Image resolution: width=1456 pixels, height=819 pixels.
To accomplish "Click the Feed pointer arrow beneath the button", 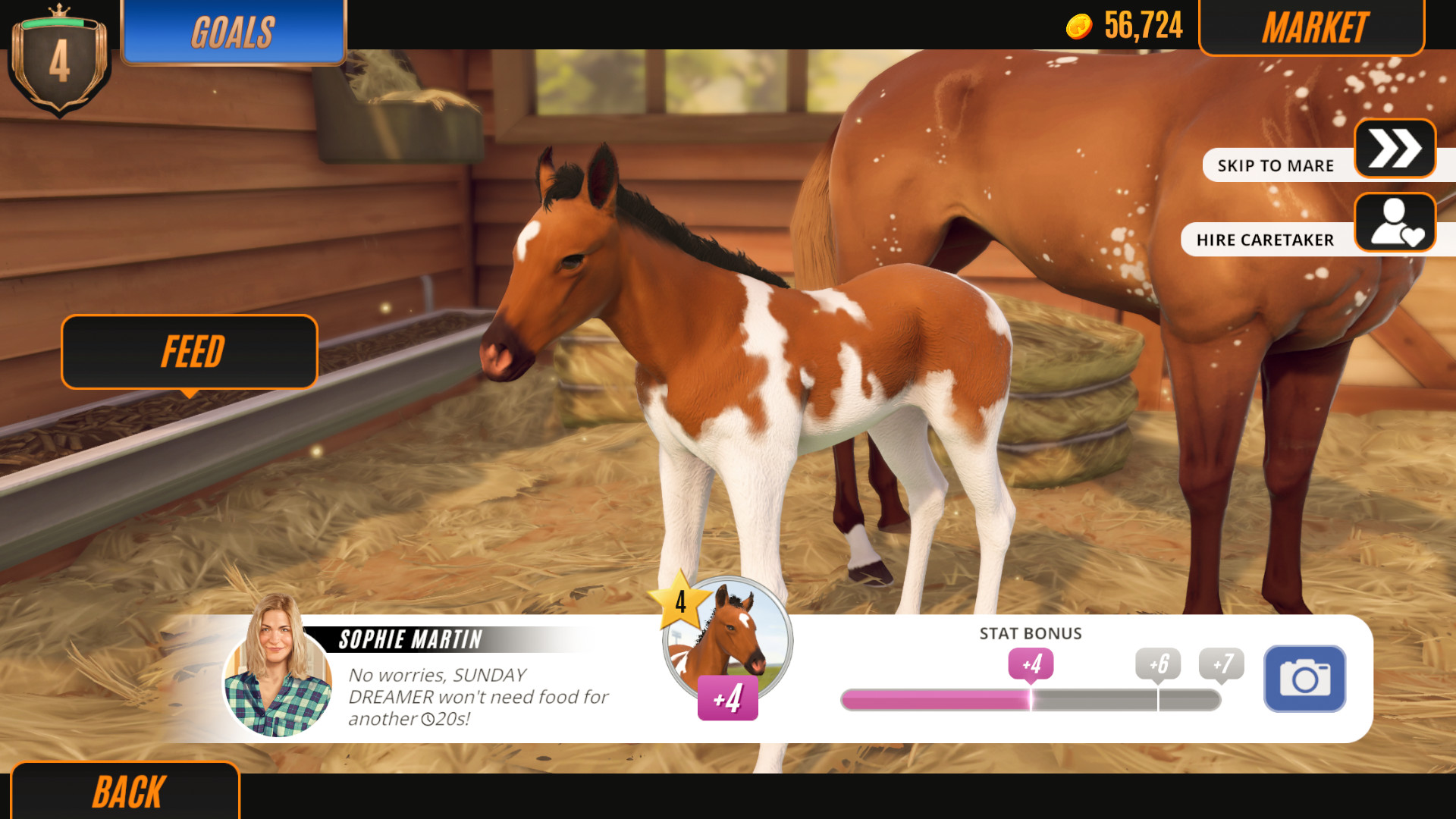I will (x=189, y=394).
